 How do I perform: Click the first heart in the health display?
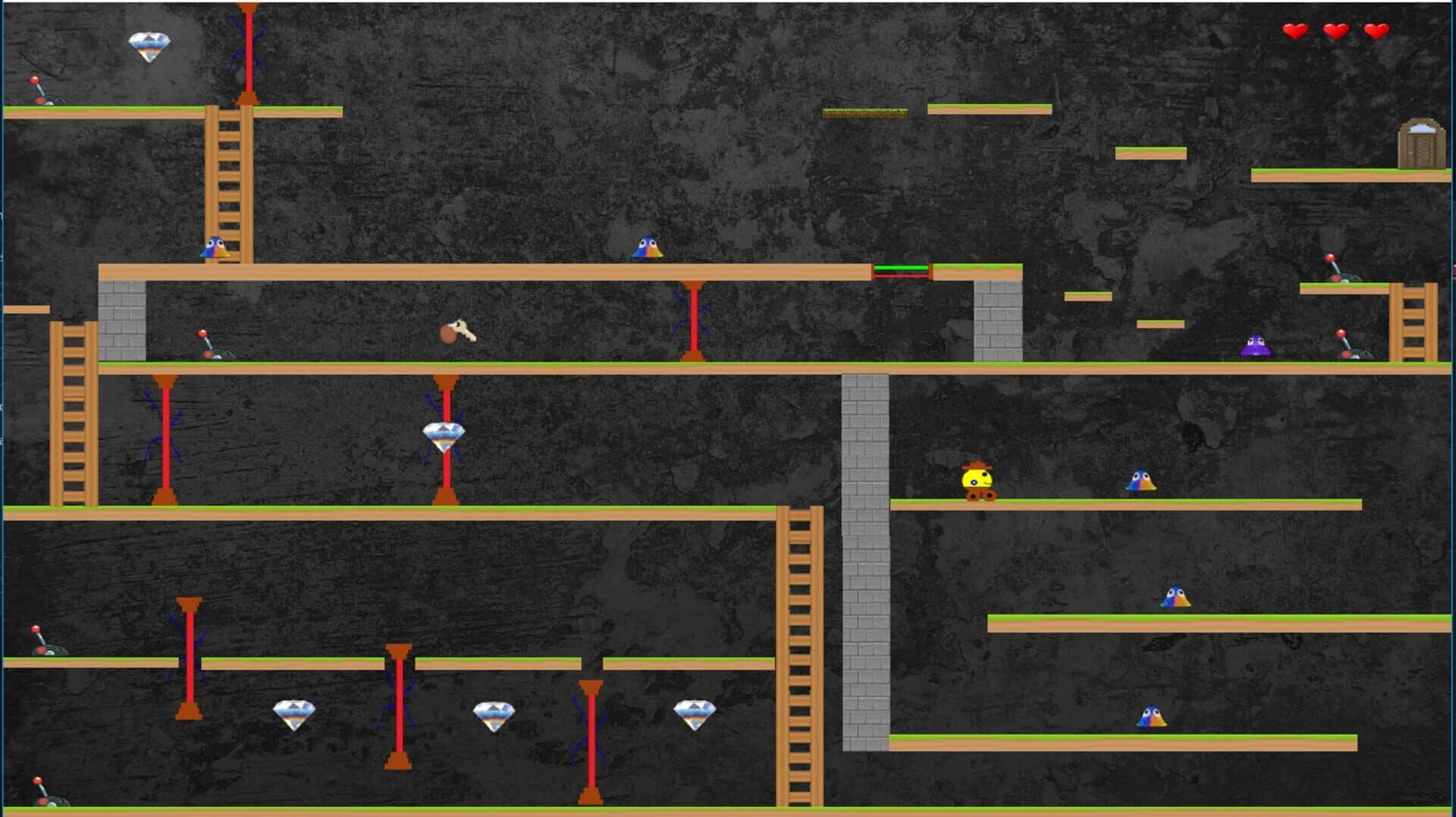[x=1296, y=32]
